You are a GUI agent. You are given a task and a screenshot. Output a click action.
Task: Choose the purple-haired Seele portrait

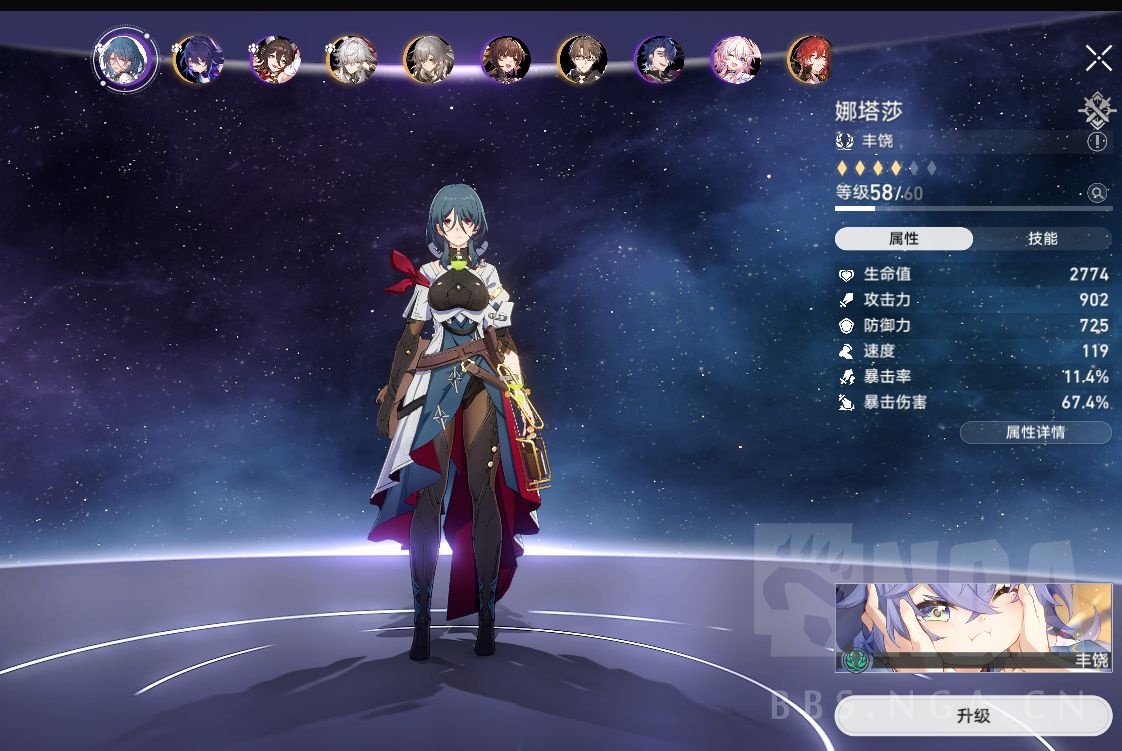pyautogui.click(x=197, y=59)
